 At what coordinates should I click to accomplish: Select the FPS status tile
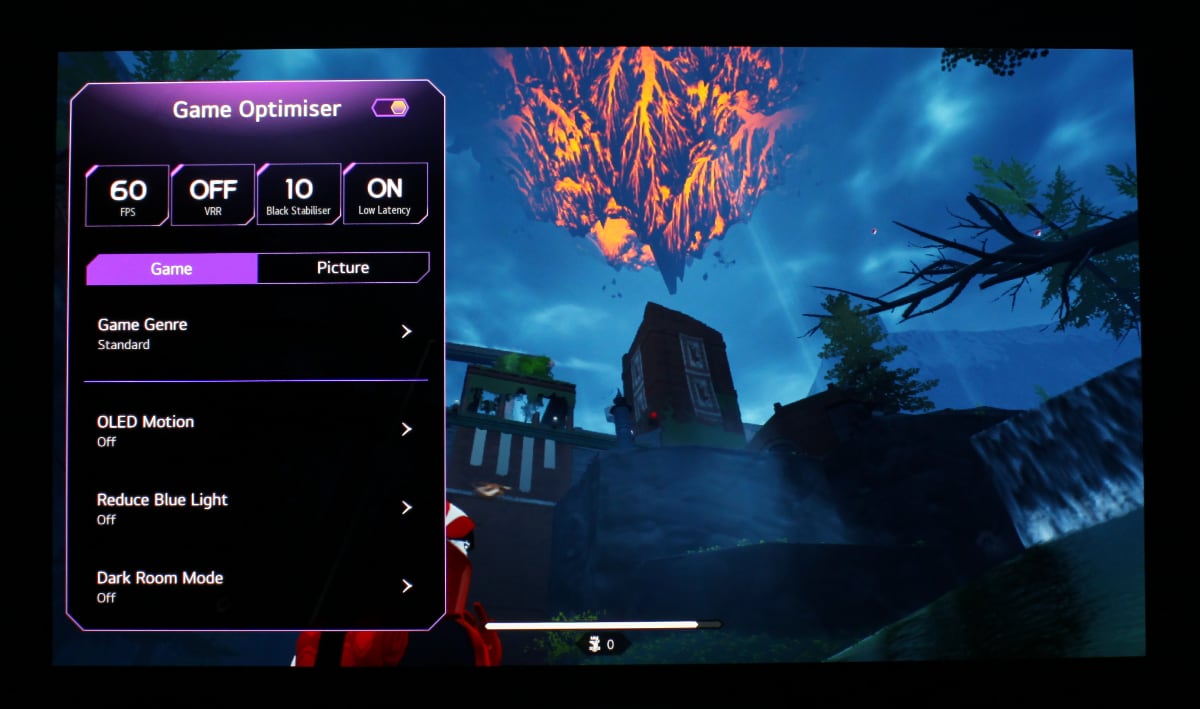tap(127, 194)
